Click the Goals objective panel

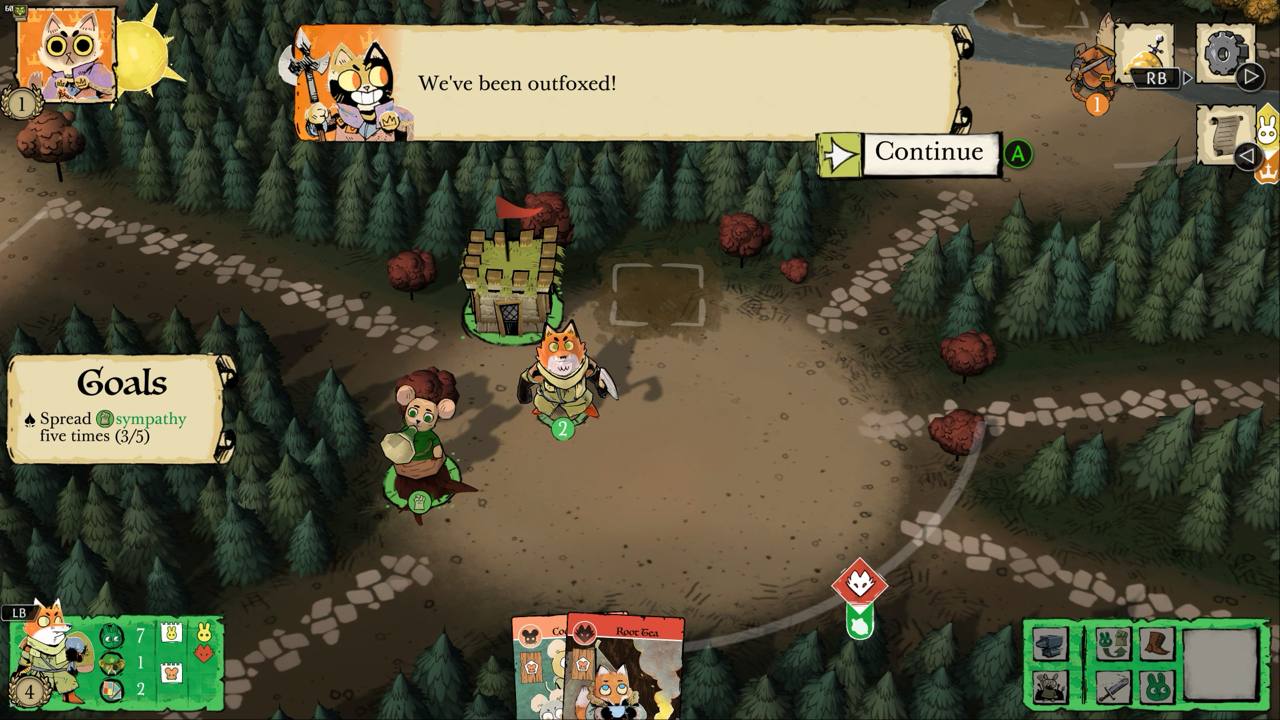point(118,410)
